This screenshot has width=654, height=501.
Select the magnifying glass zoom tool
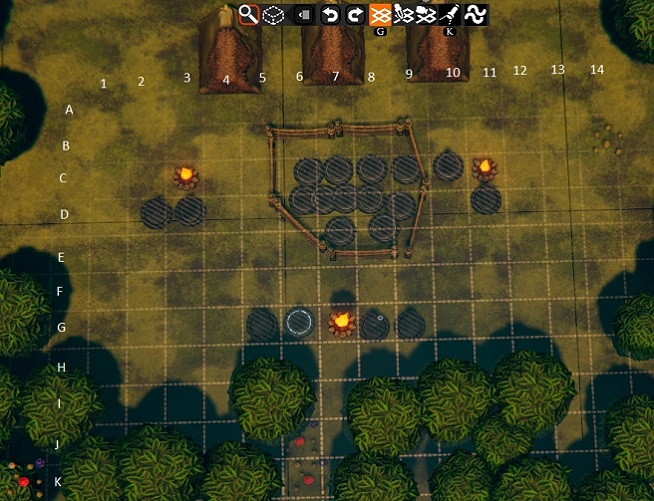click(248, 14)
